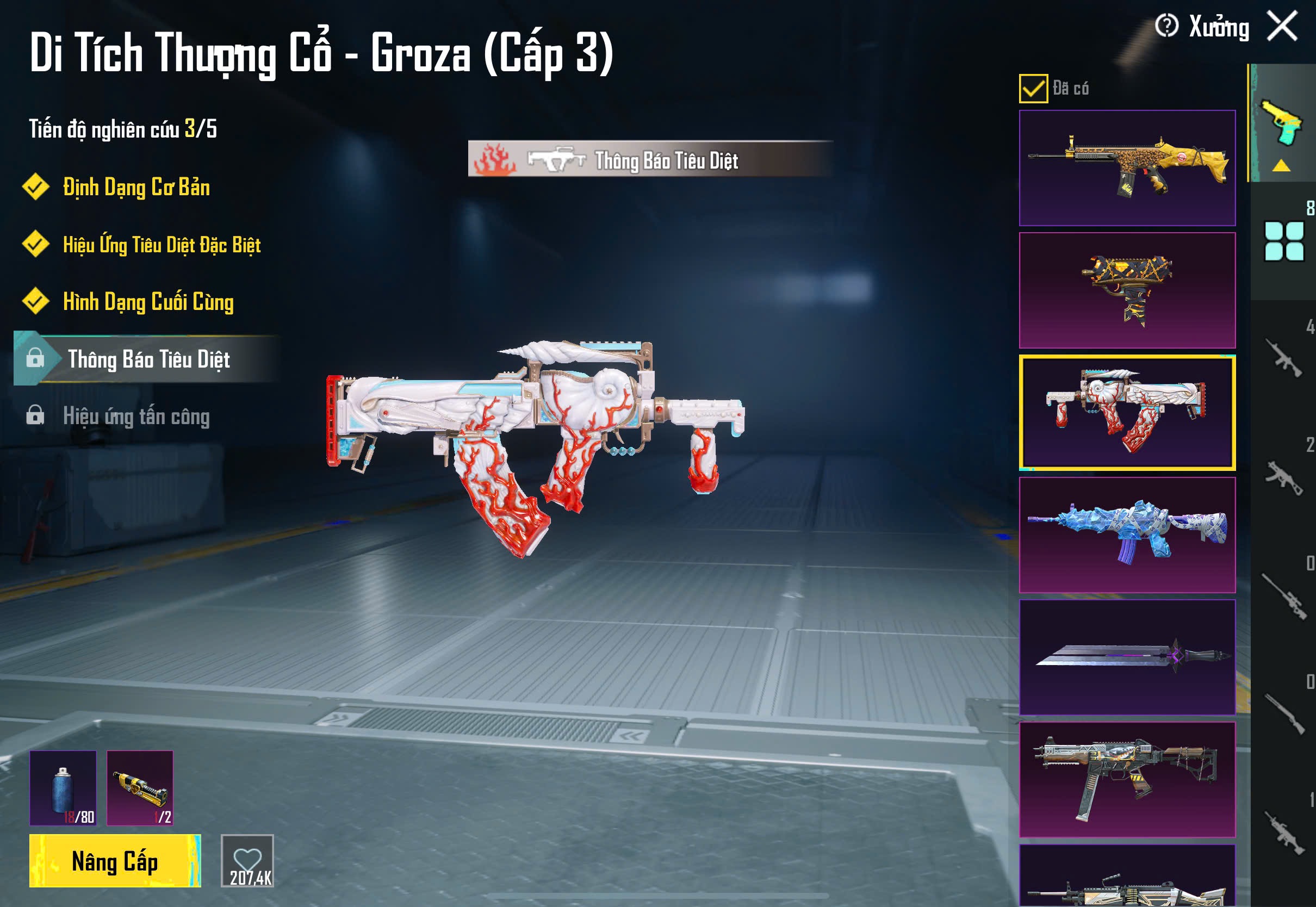Switch to the four-square all weapons tab
This screenshot has height=907, width=1316.
[x=1283, y=241]
